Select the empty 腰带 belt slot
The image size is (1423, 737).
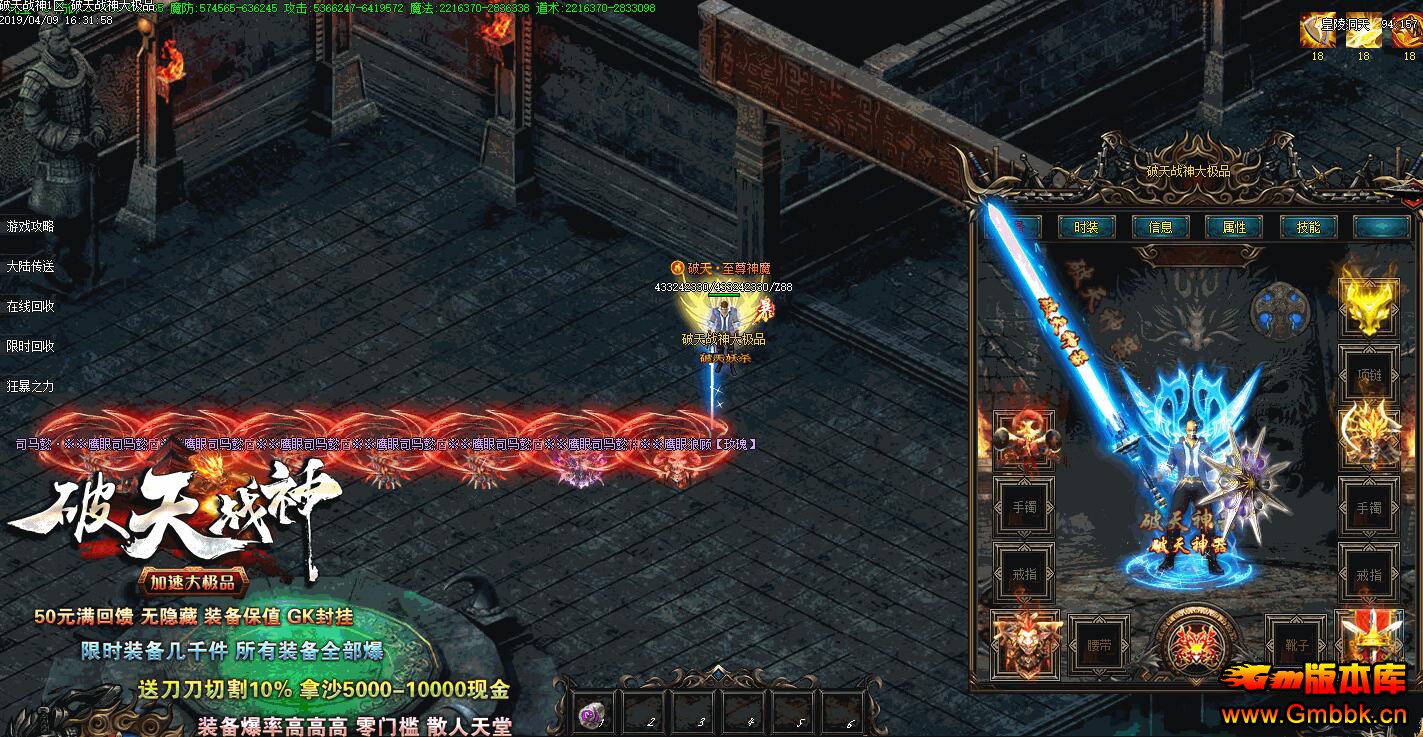1098,646
